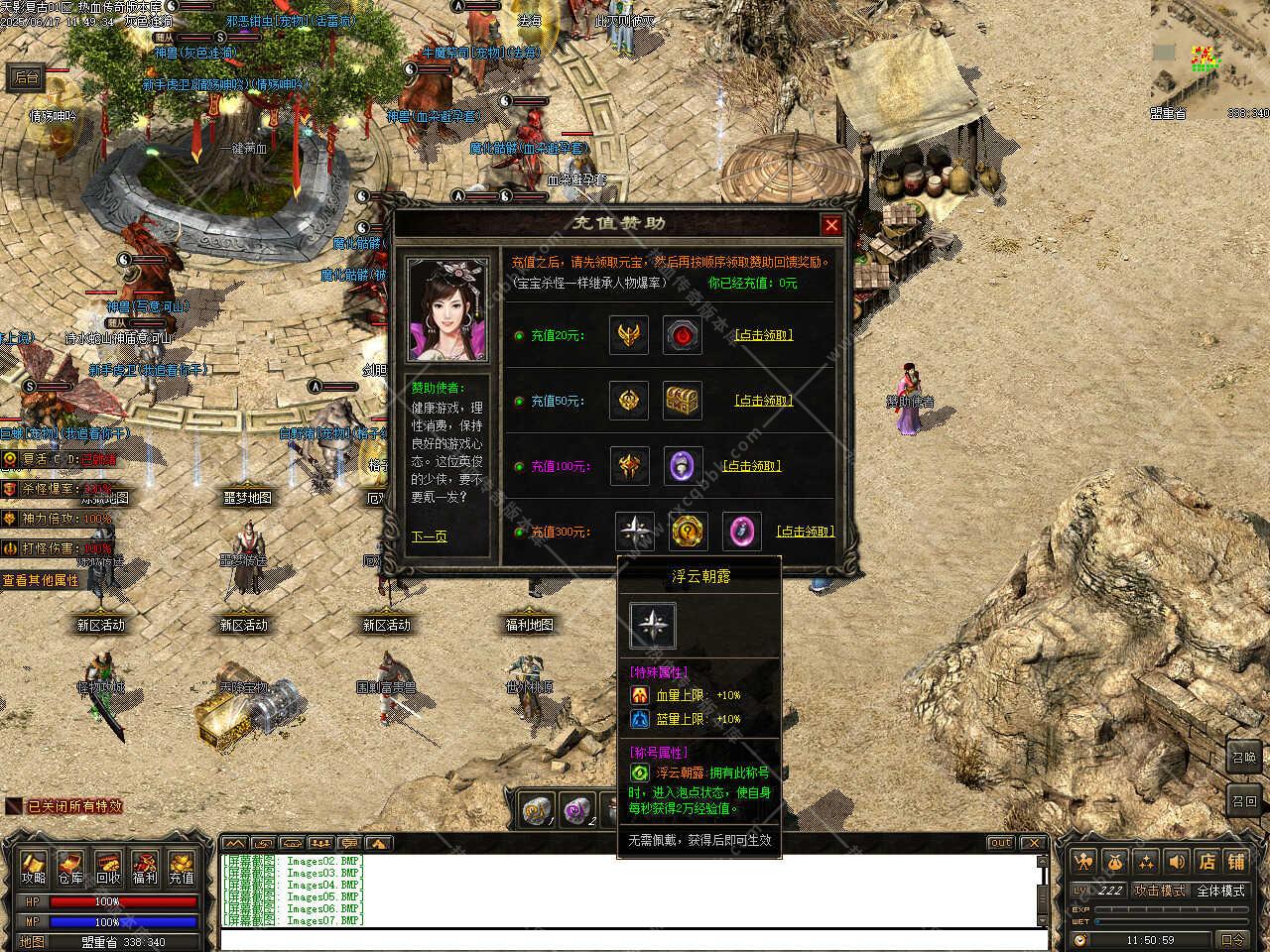
Task: Toggle the sound speaker icon
Action: (1177, 862)
